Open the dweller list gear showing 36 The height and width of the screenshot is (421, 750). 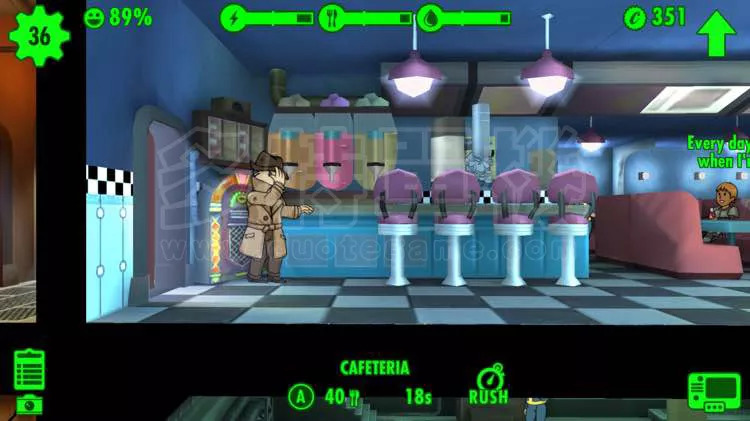[38, 37]
